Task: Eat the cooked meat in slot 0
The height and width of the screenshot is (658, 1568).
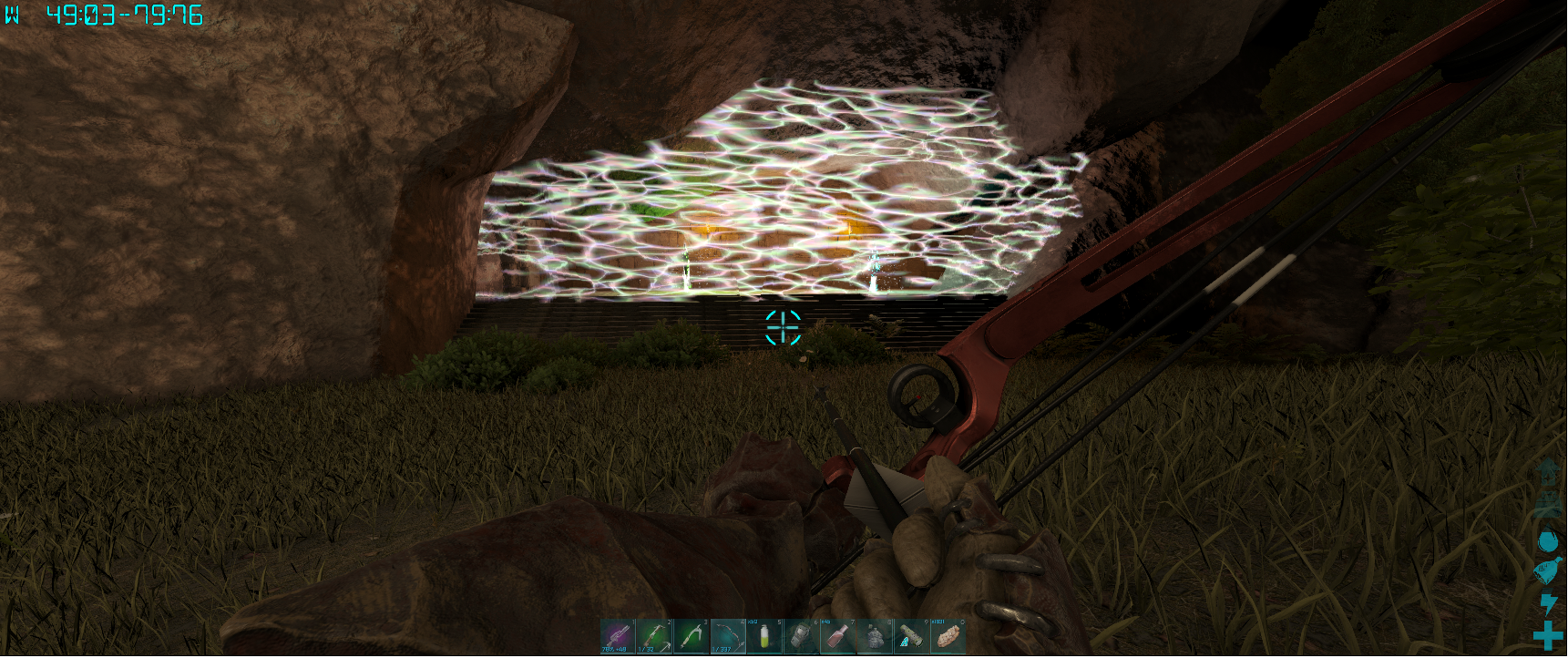Action: click(x=948, y=636)
